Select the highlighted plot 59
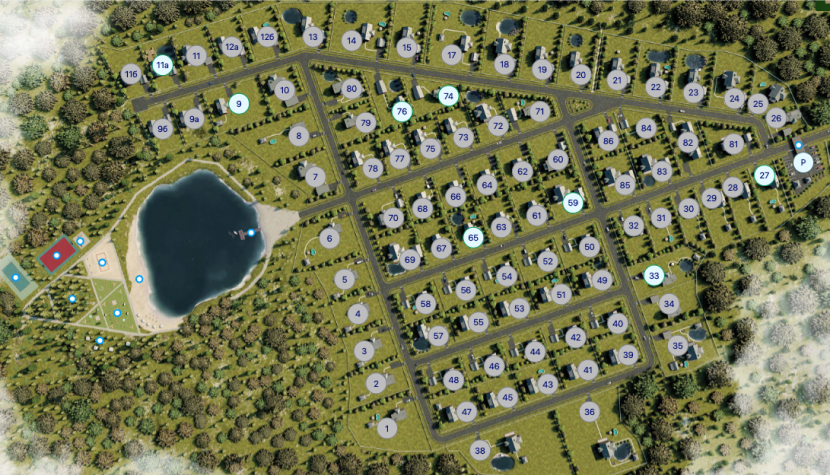Screen dimensions: 830x475 [x=573, y=203]
